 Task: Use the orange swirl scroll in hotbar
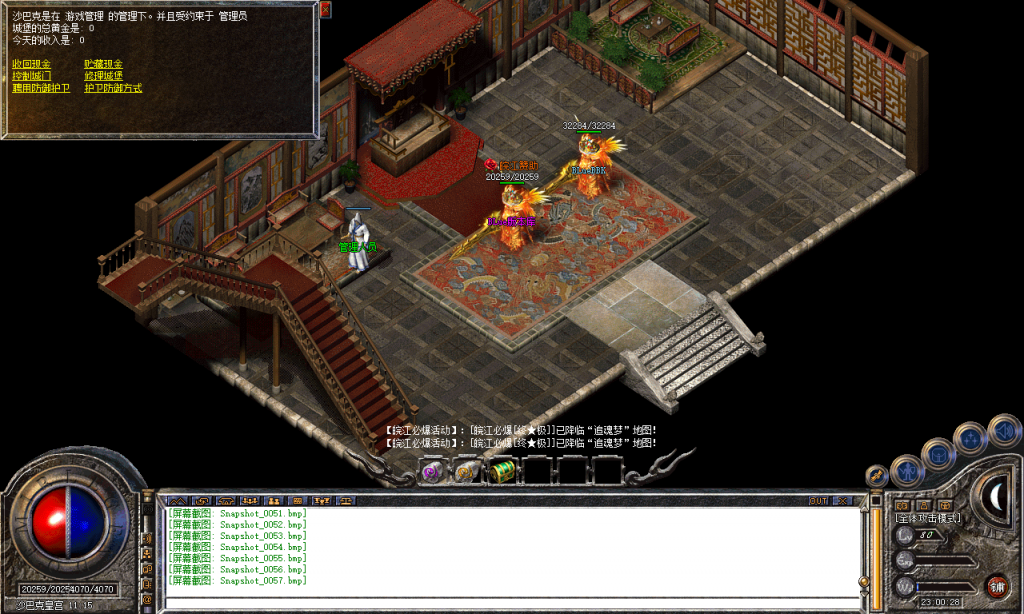467,471
